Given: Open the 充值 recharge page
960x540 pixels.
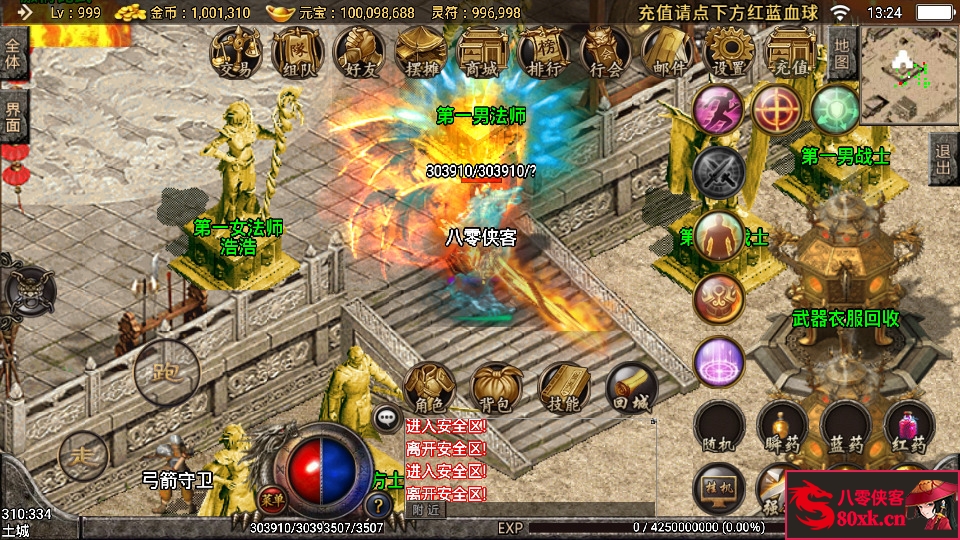Looking at the screenshot, I should [791, 52].
